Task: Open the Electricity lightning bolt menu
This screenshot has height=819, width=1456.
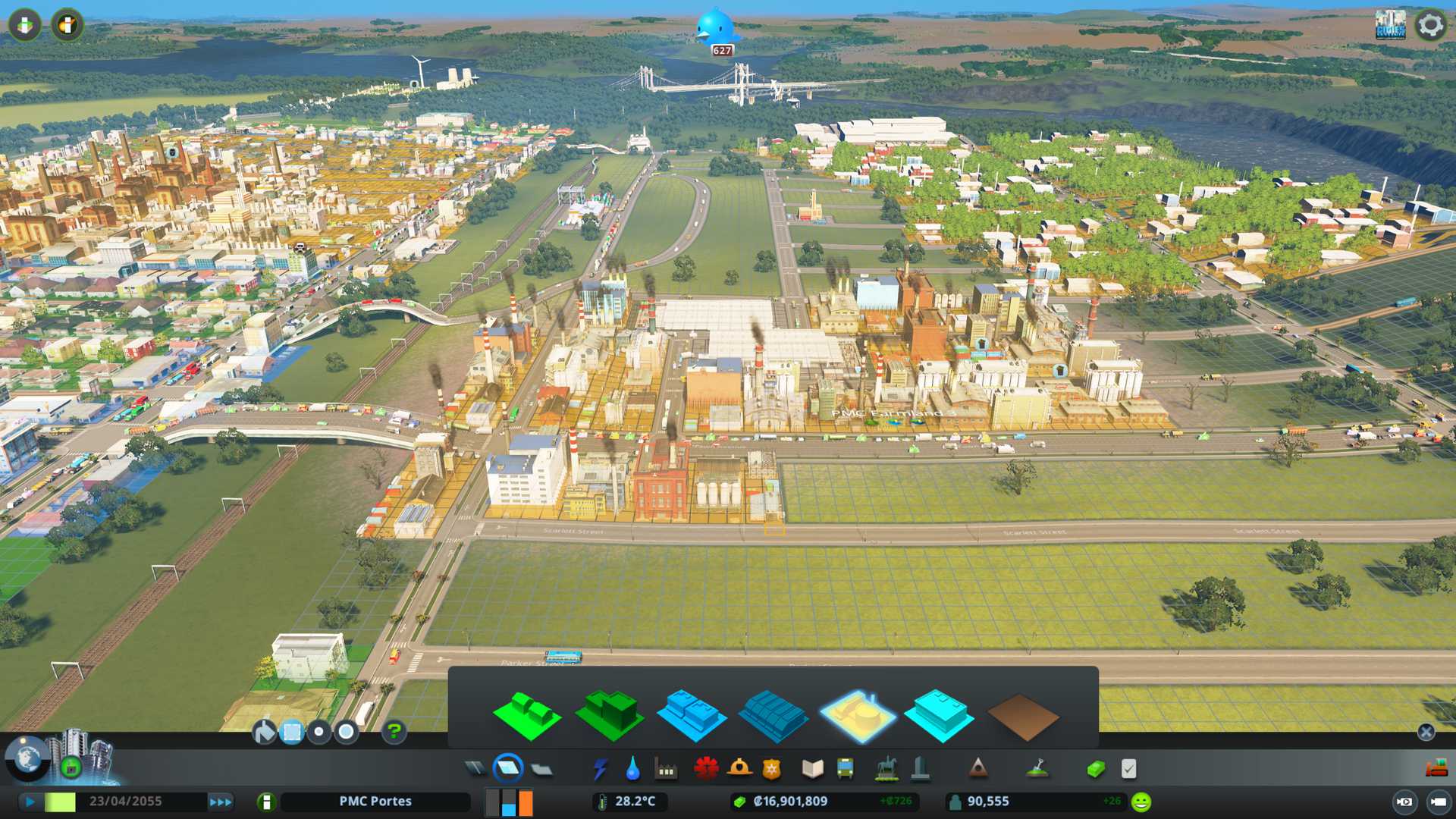Action: point(600,769)
